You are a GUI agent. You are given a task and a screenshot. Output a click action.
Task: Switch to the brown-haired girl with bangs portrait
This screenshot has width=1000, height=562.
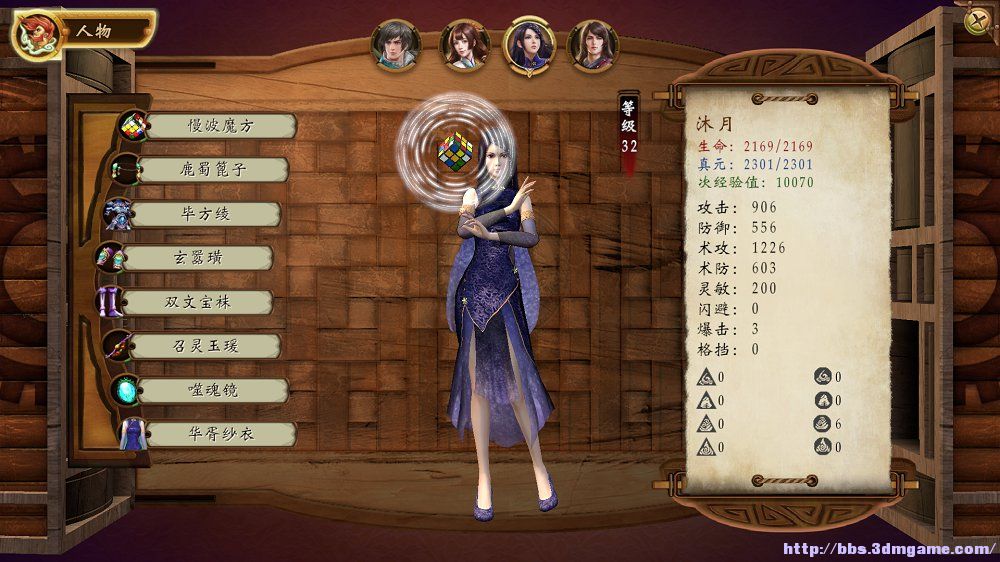[x=463, y=45]
